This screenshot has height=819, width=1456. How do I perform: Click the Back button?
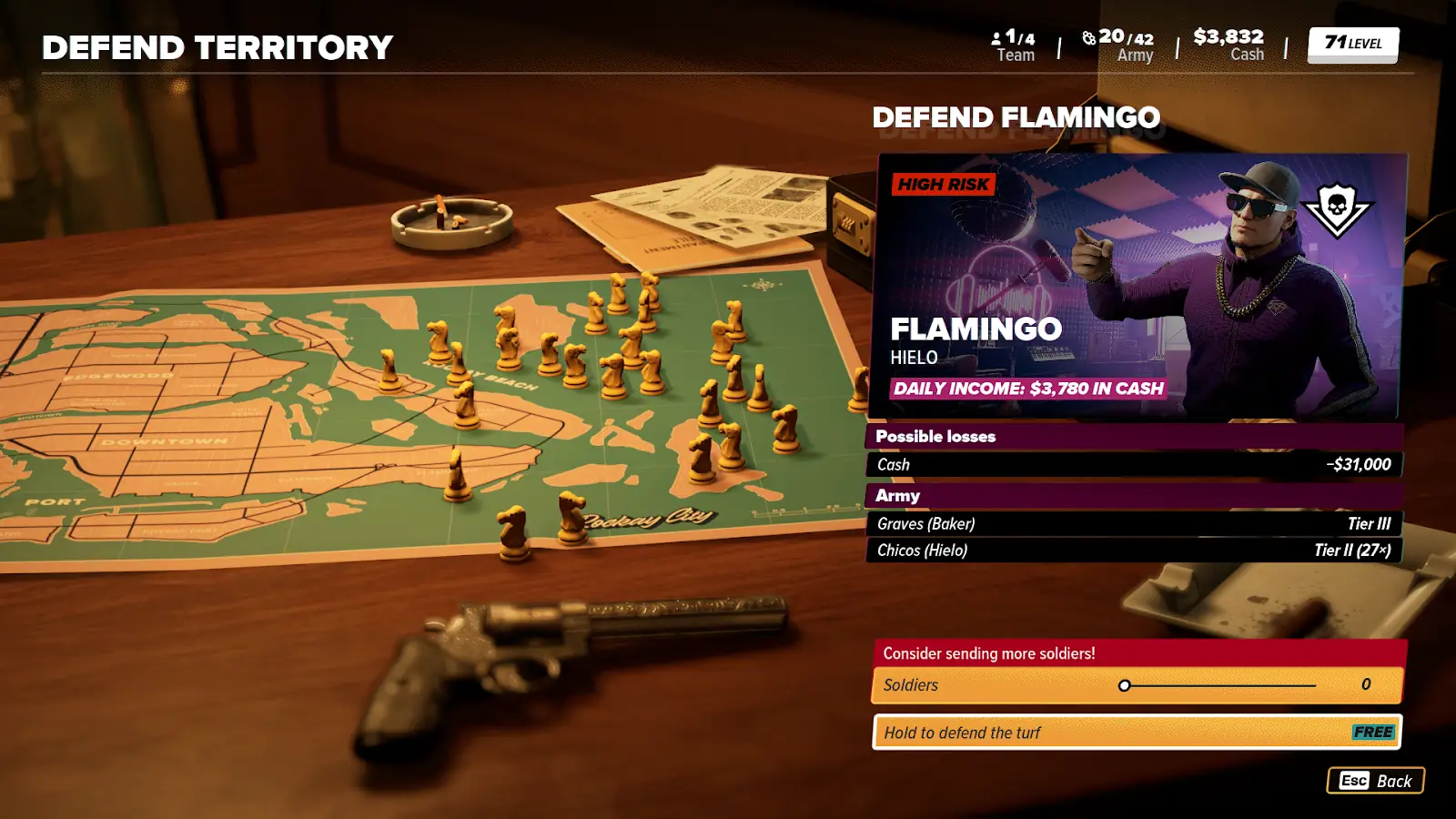[1376, 781]
